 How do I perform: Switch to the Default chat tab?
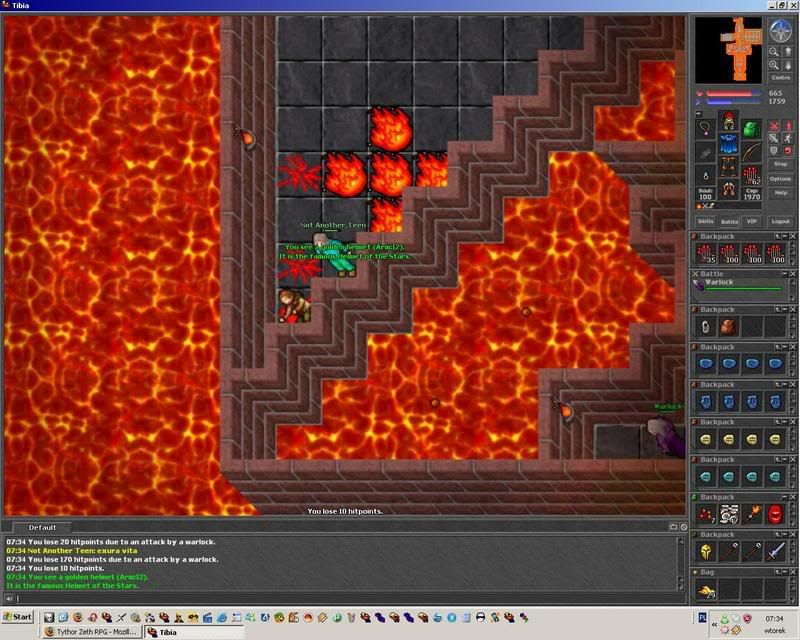(x=42, y=527)
